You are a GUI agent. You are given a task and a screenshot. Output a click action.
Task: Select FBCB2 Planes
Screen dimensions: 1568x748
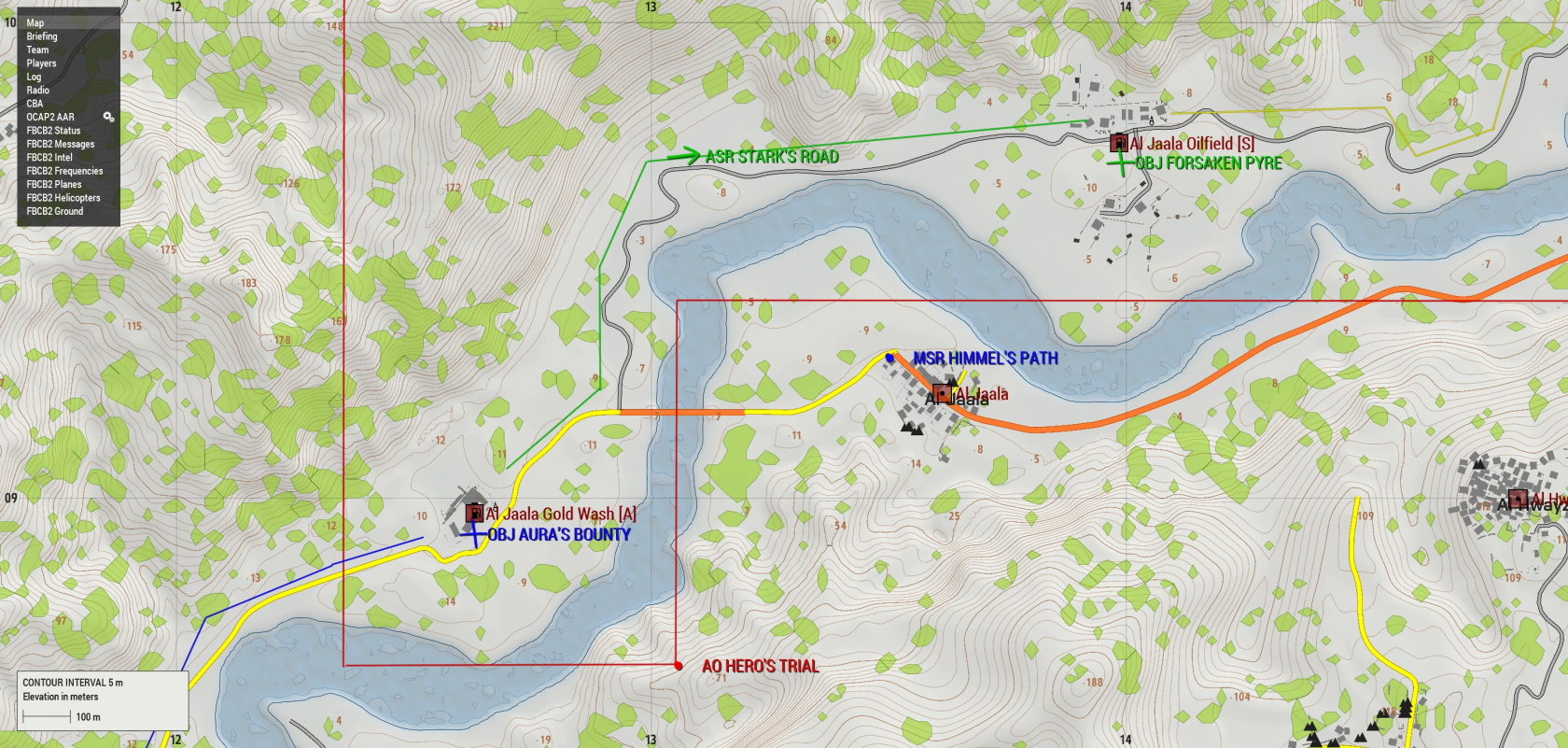click(54, 185)
